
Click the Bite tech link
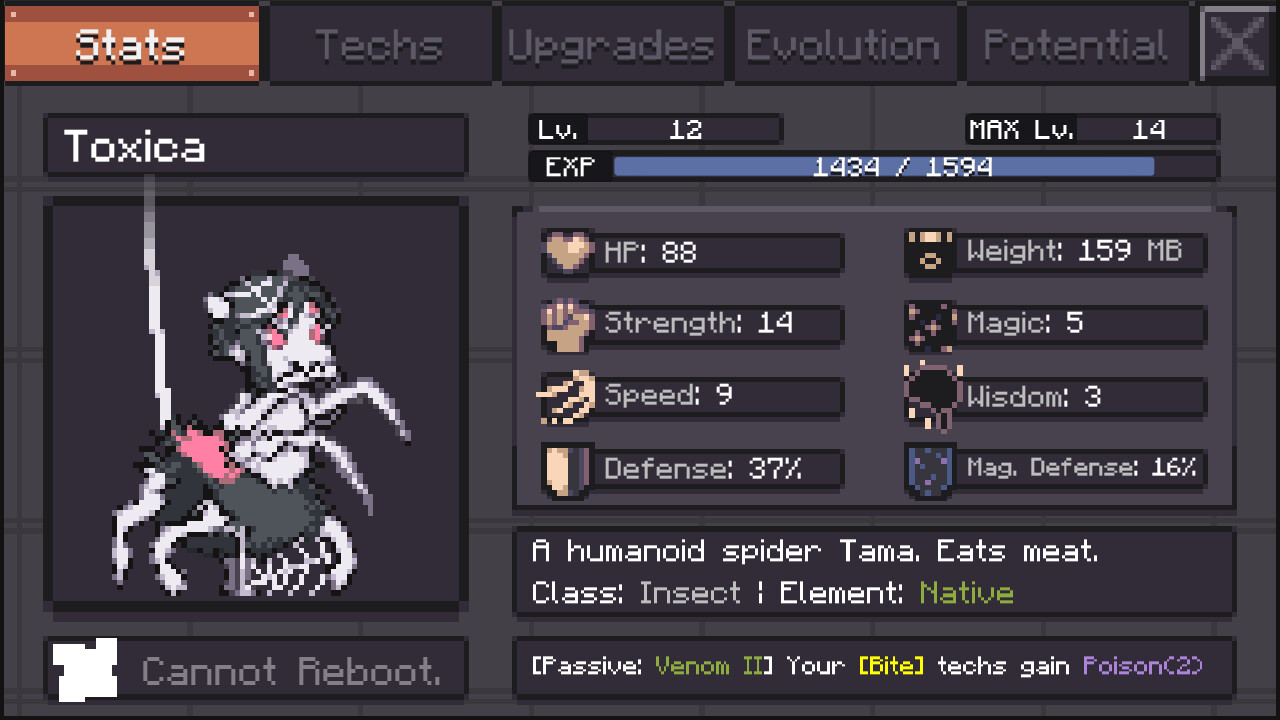click(893, 666)
